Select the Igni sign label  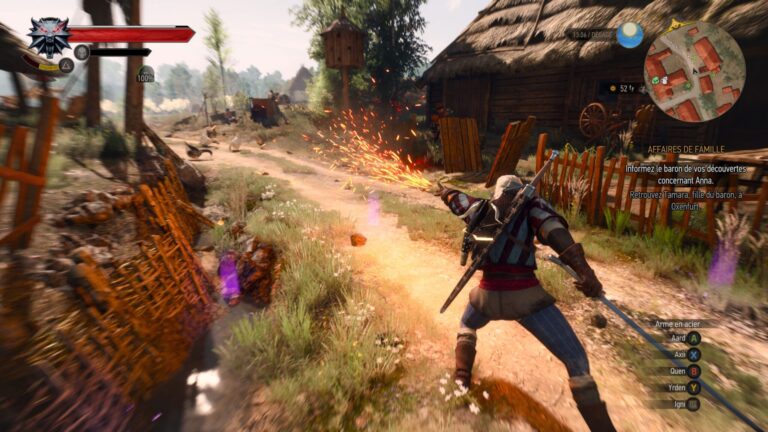point(679,403)
